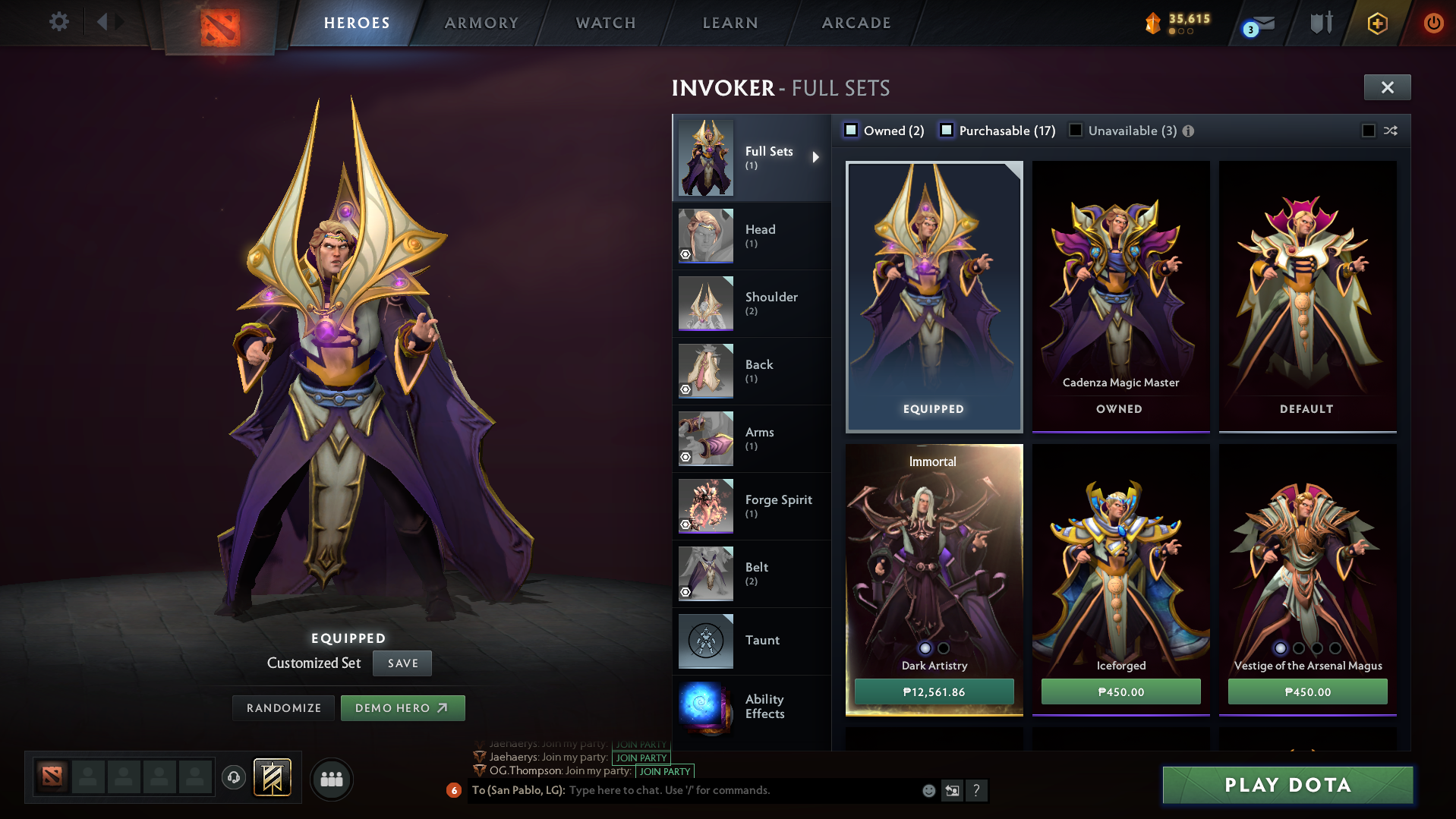The image size is (1456, 819).
Task: Toggle the Owned (2) filter checkbox
Action: (x=852, y=130)
